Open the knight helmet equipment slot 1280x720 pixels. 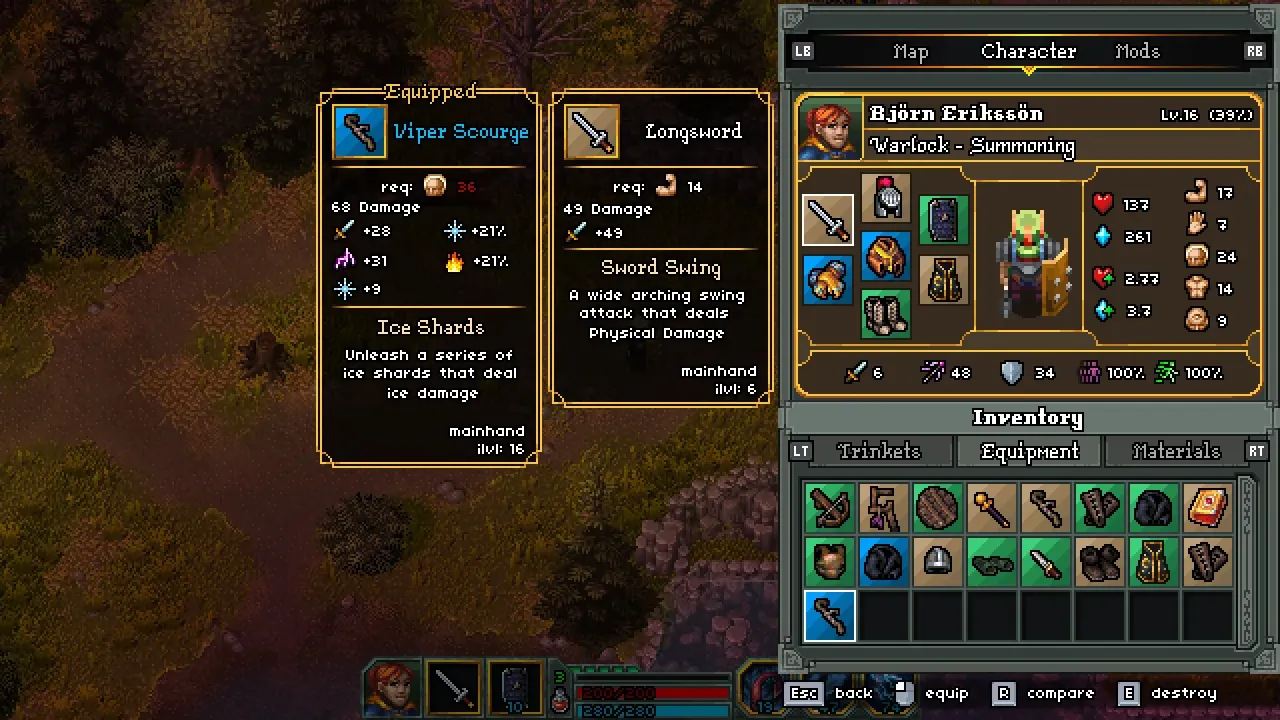click(884, 195)
